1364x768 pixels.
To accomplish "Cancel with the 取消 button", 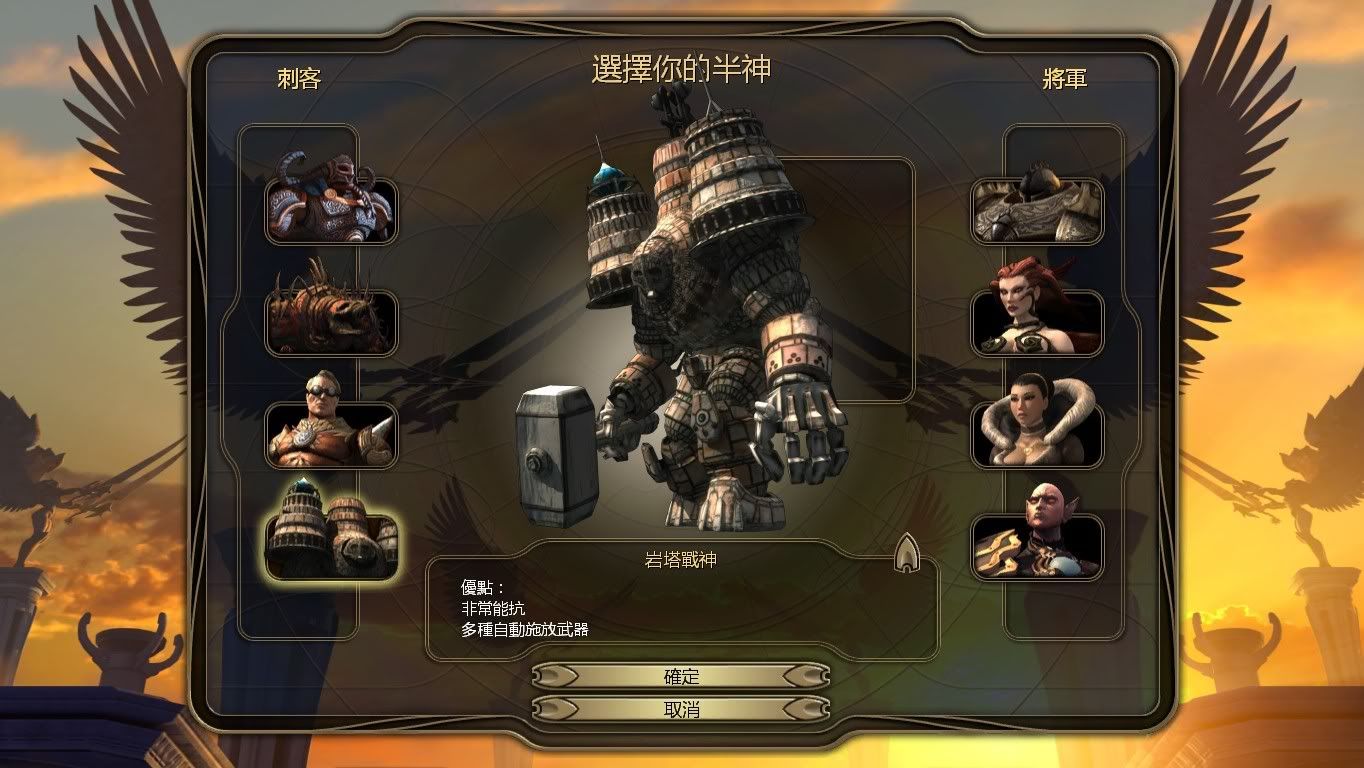I will 681,709.
